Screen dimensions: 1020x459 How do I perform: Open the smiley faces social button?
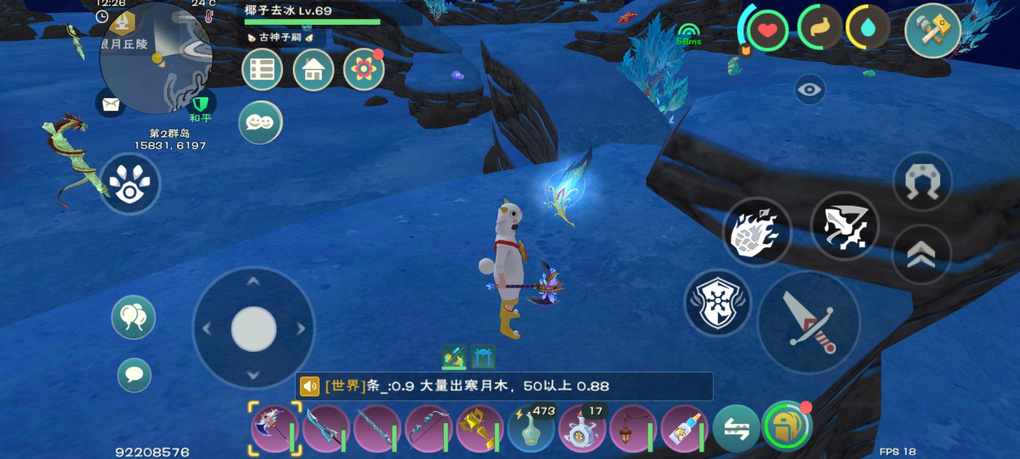pyautogui.click(x=260, y=122)
